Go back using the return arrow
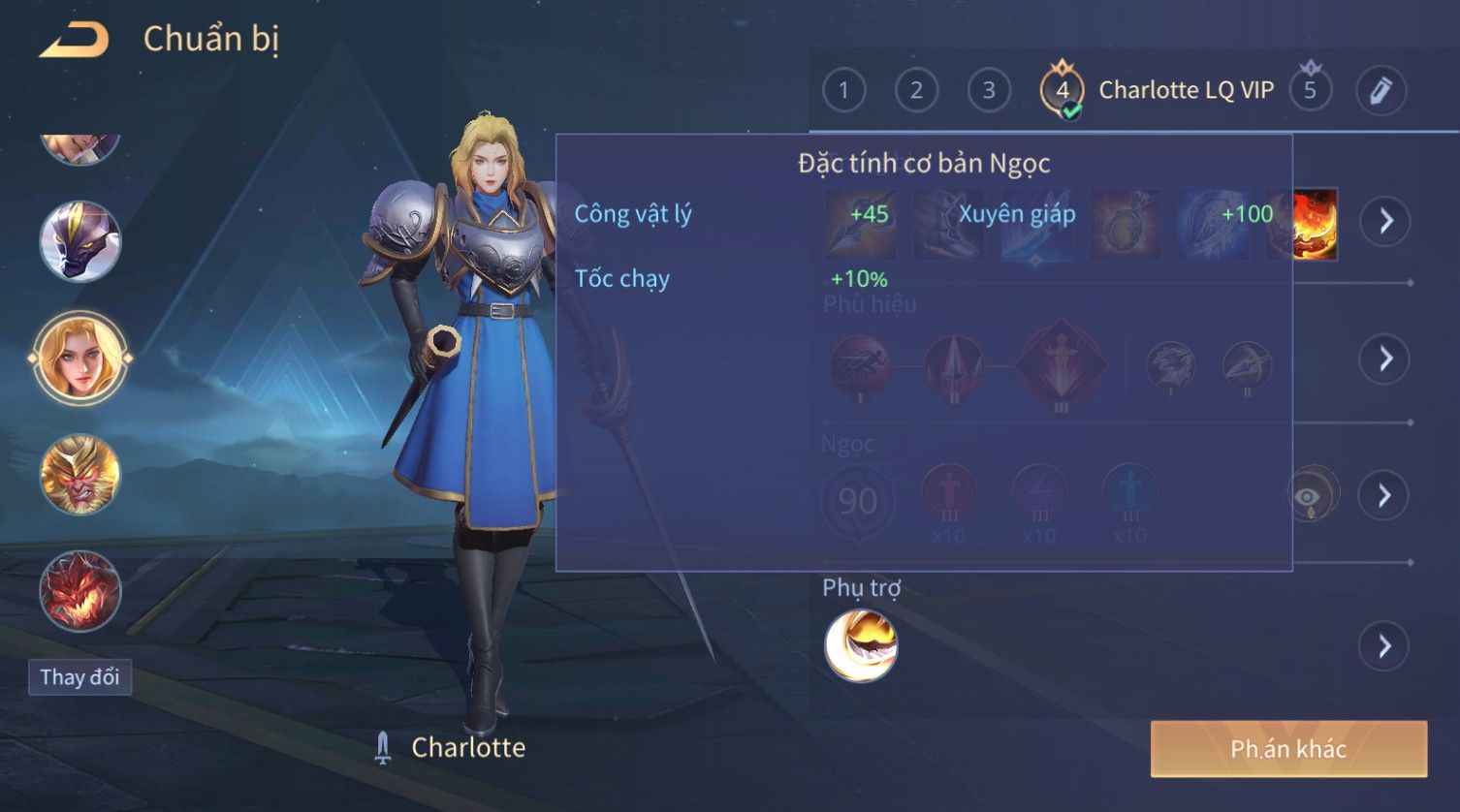 [x=73, y=40]
